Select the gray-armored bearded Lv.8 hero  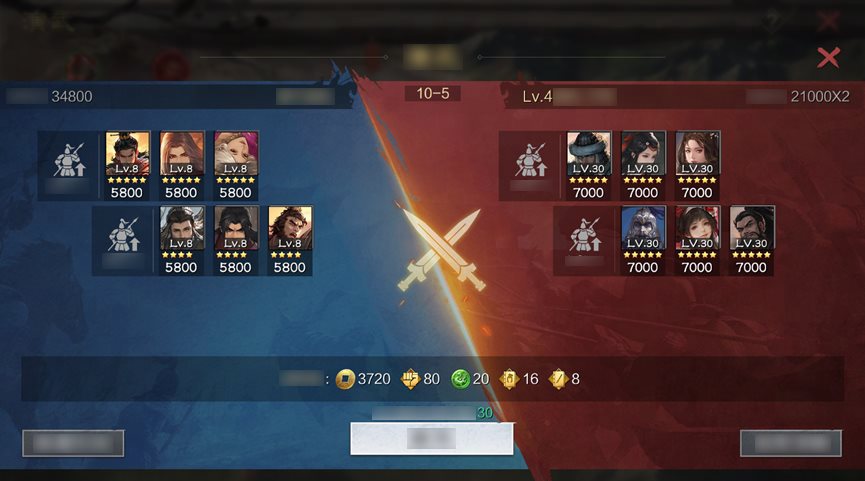[x=181, y=228]
